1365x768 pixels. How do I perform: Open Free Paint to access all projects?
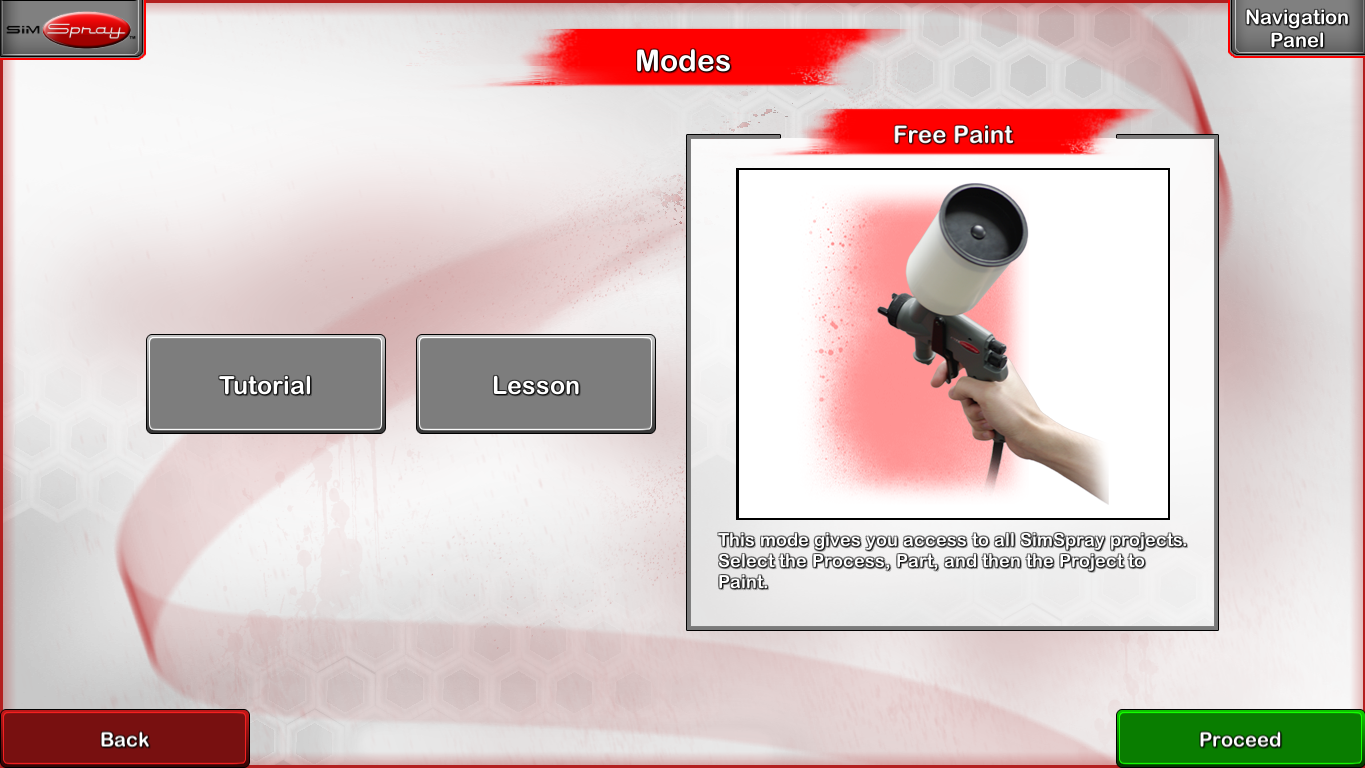coord(952,380)
